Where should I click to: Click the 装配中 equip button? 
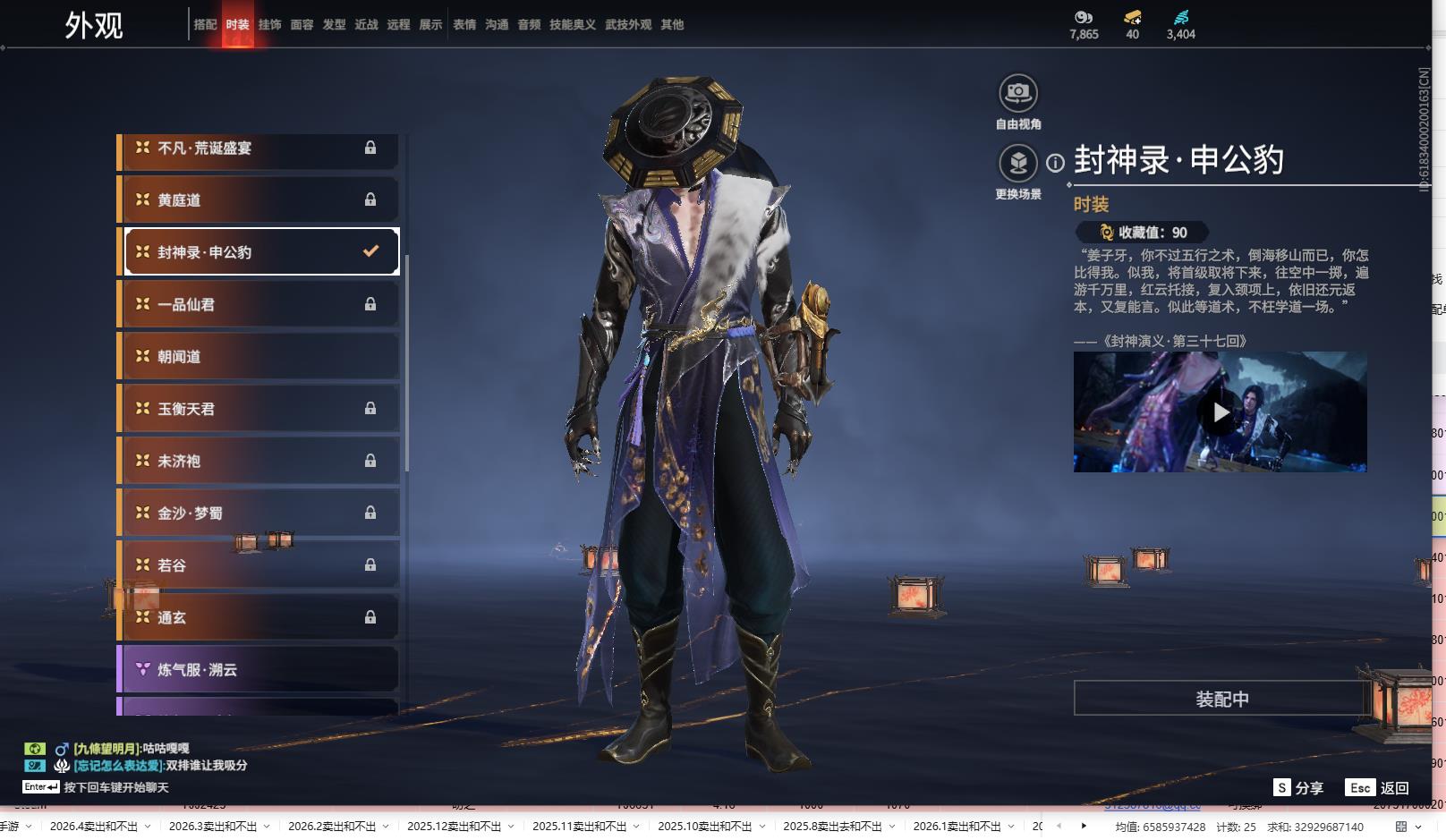1221,699
